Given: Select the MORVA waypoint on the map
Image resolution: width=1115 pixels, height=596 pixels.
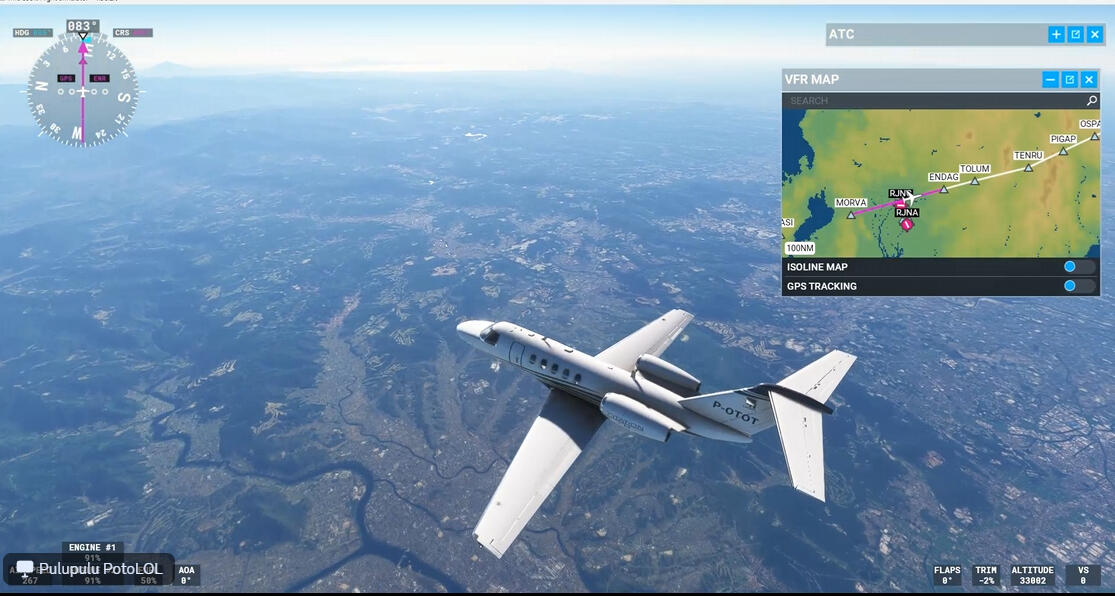Looking at the screenshot, I should [851, 214].
